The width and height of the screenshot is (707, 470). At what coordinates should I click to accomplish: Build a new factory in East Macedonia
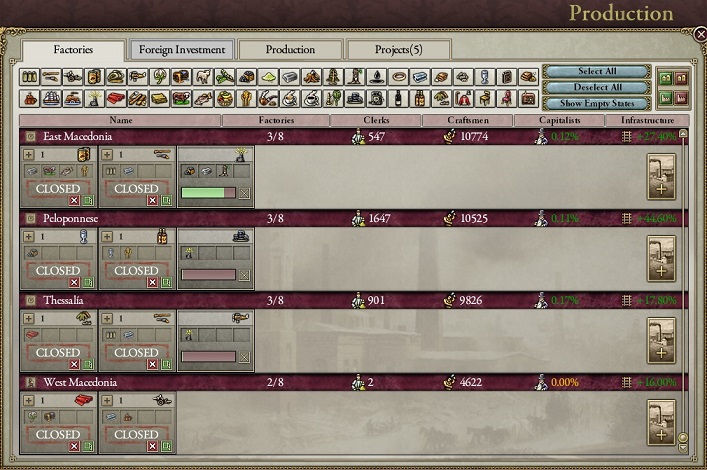[x=661, y=177]
